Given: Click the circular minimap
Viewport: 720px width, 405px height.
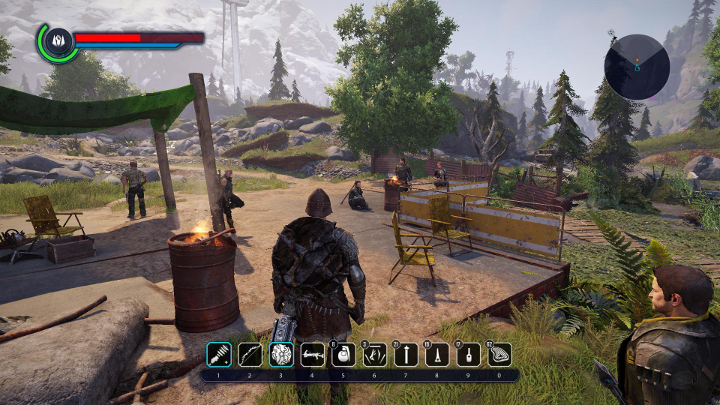Looking at the screenshot, I should [x=636, y=67].
